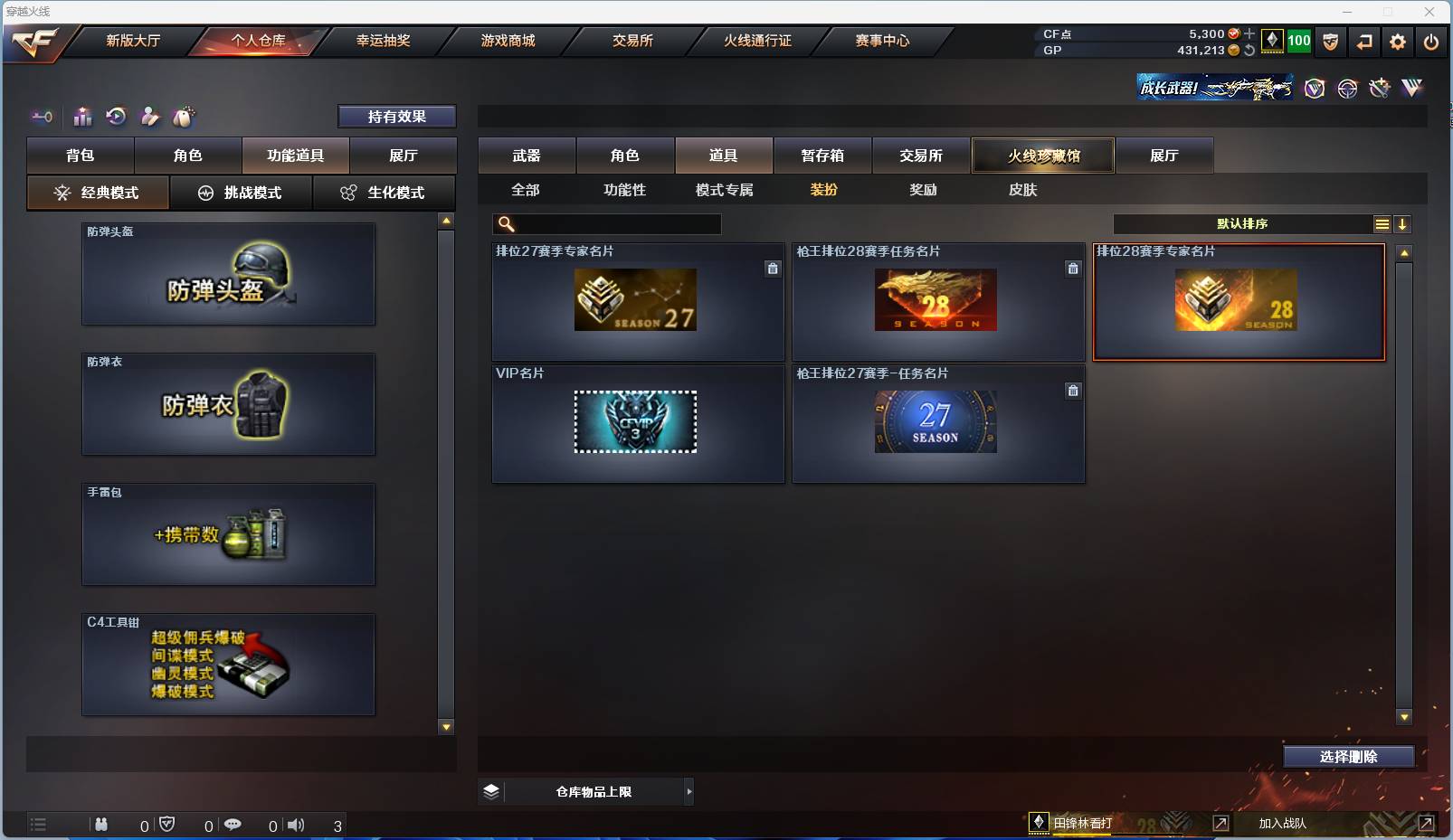This screenshot has height=840, width=1453.
Task: Click the trash icon on 枪王排位28赛季任务名片
Action: pyautogui.click(x=1073, y=269)
